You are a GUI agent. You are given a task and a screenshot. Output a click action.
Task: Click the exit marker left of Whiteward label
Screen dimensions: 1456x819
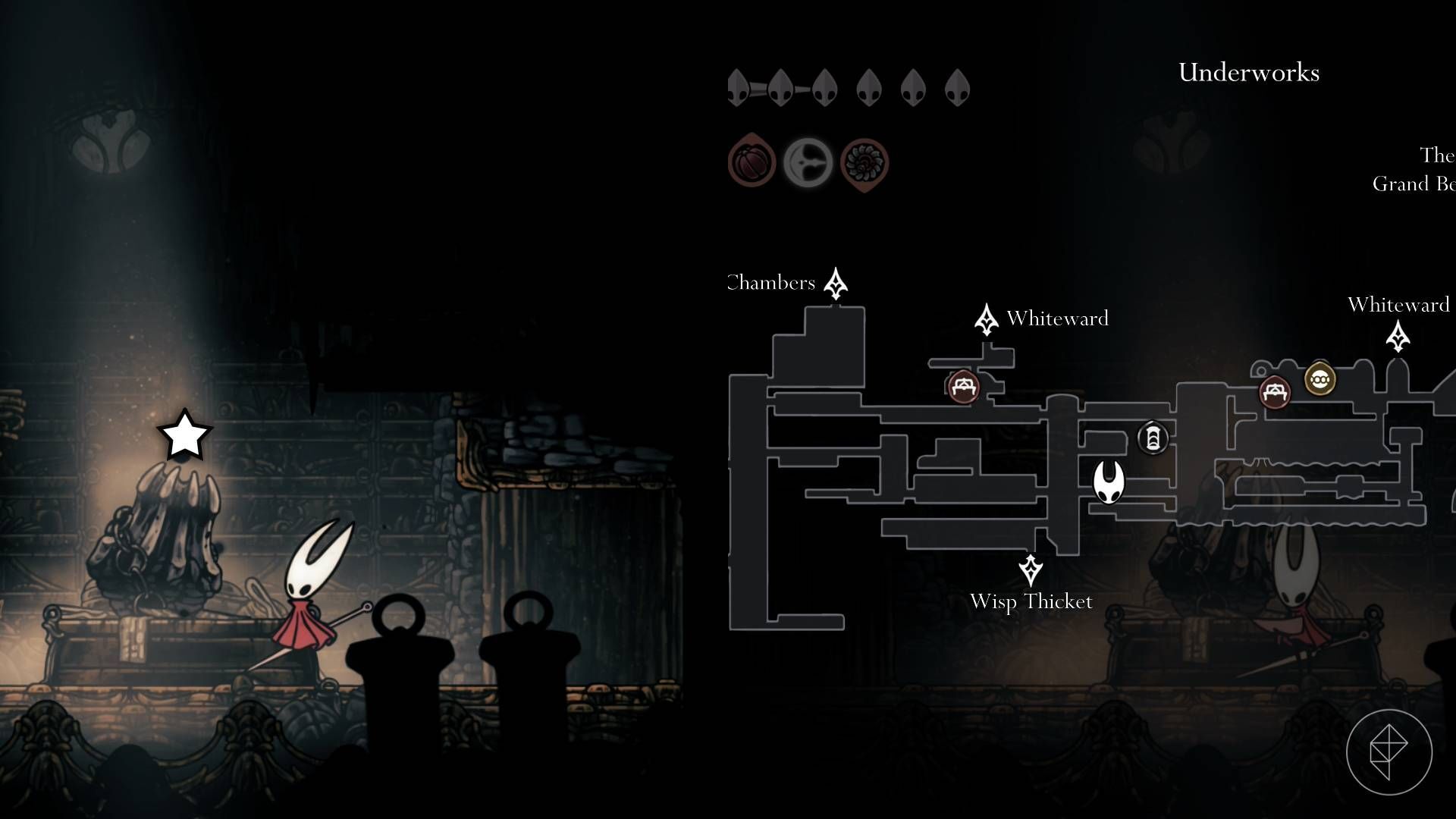point(986,319)
